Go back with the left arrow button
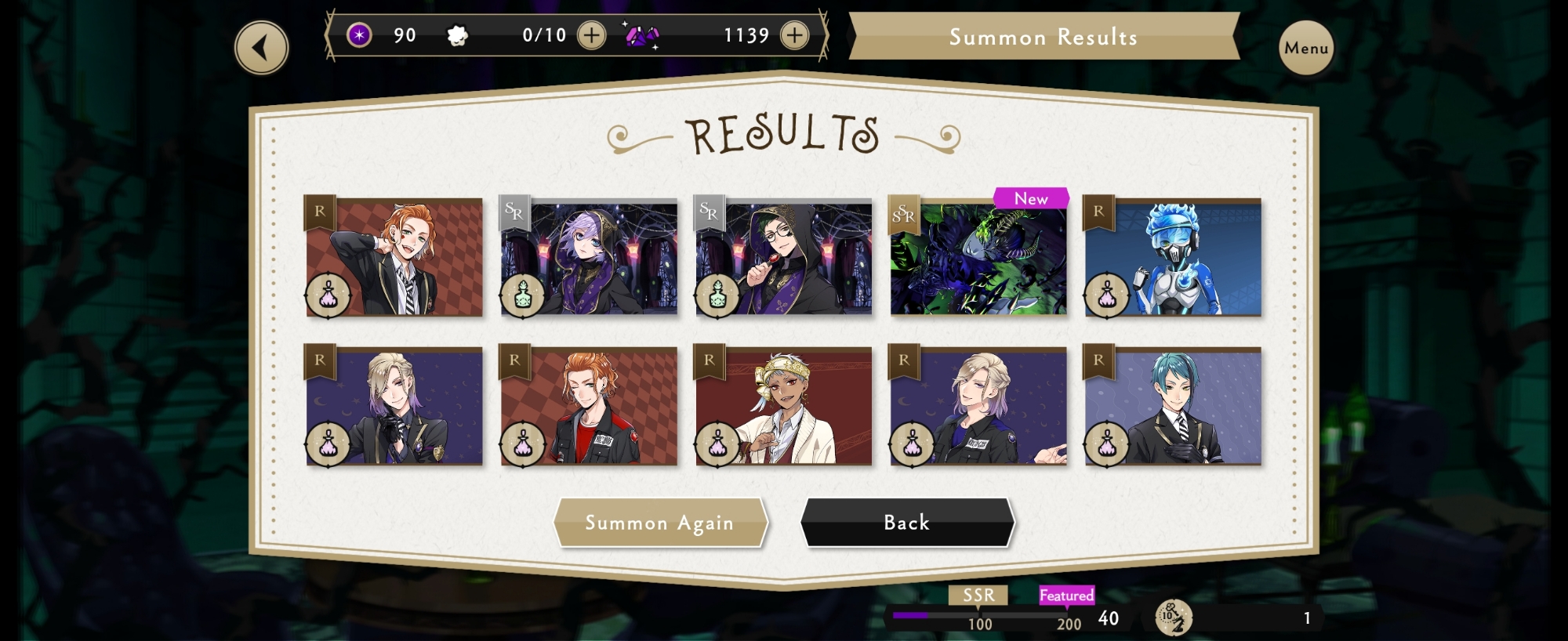1568x641 pixels. (x=262, y=48)
